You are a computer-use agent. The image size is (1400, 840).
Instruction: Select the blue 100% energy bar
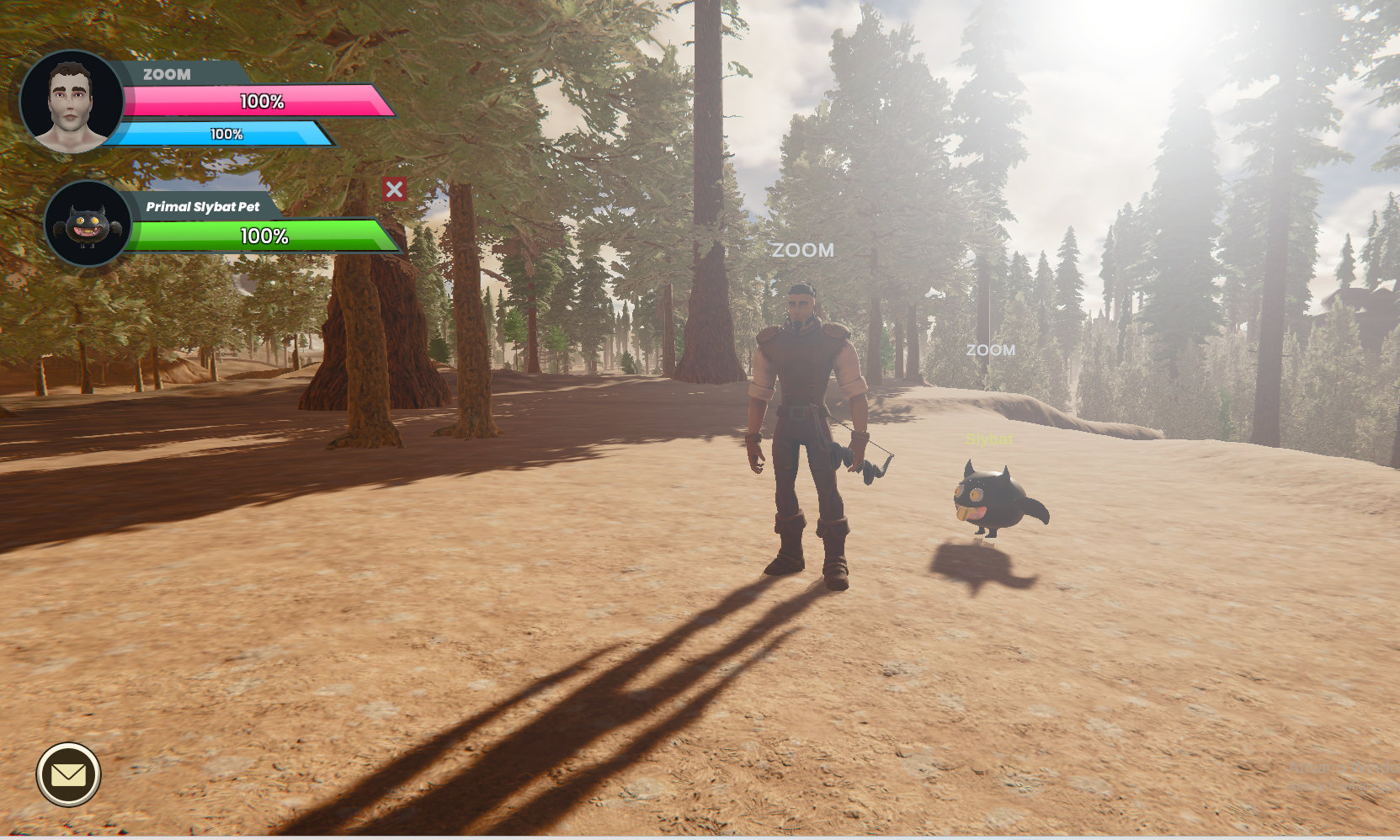pos(226,133)
